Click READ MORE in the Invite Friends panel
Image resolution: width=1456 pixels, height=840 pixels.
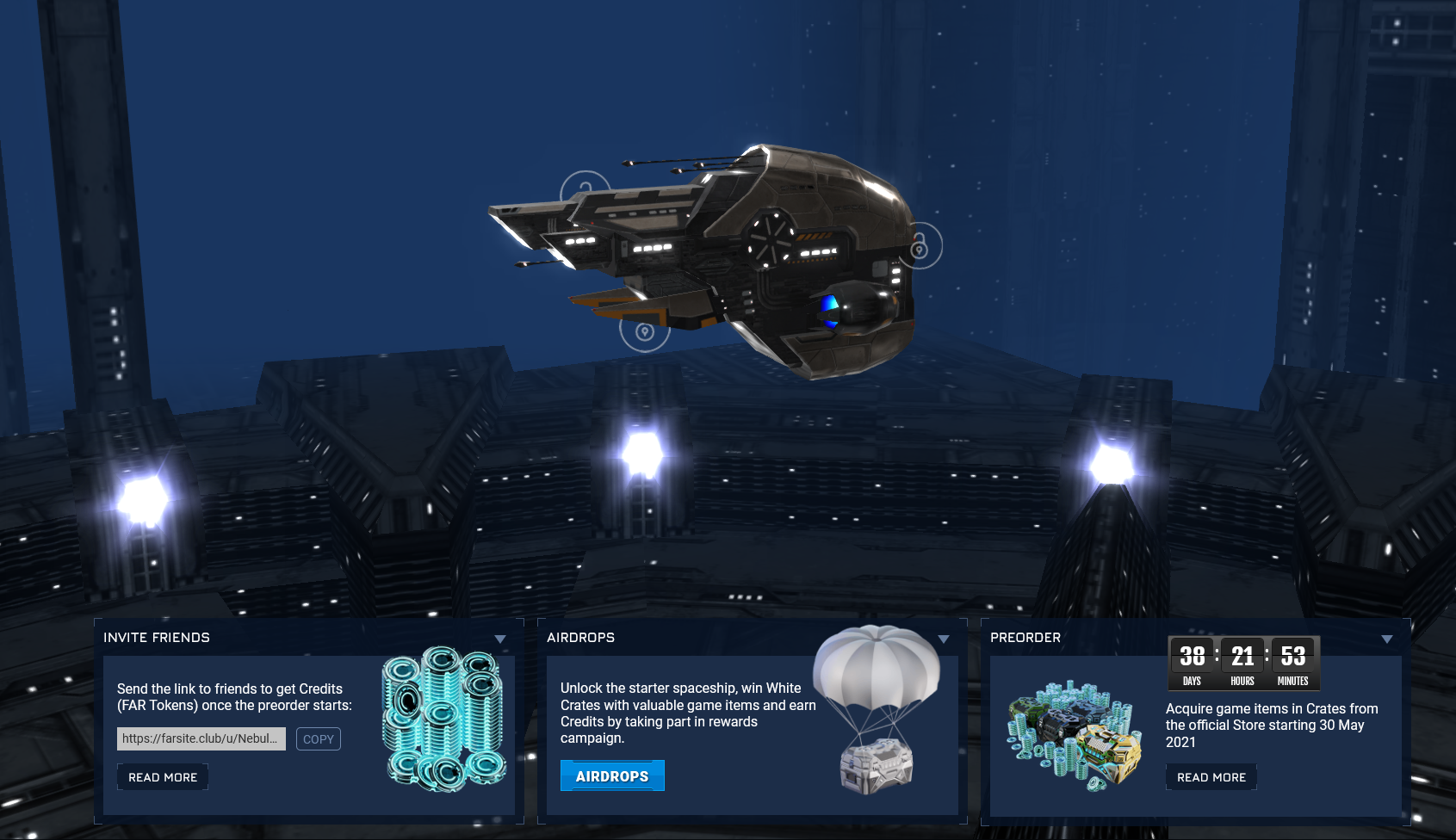(x=163, y=776)
